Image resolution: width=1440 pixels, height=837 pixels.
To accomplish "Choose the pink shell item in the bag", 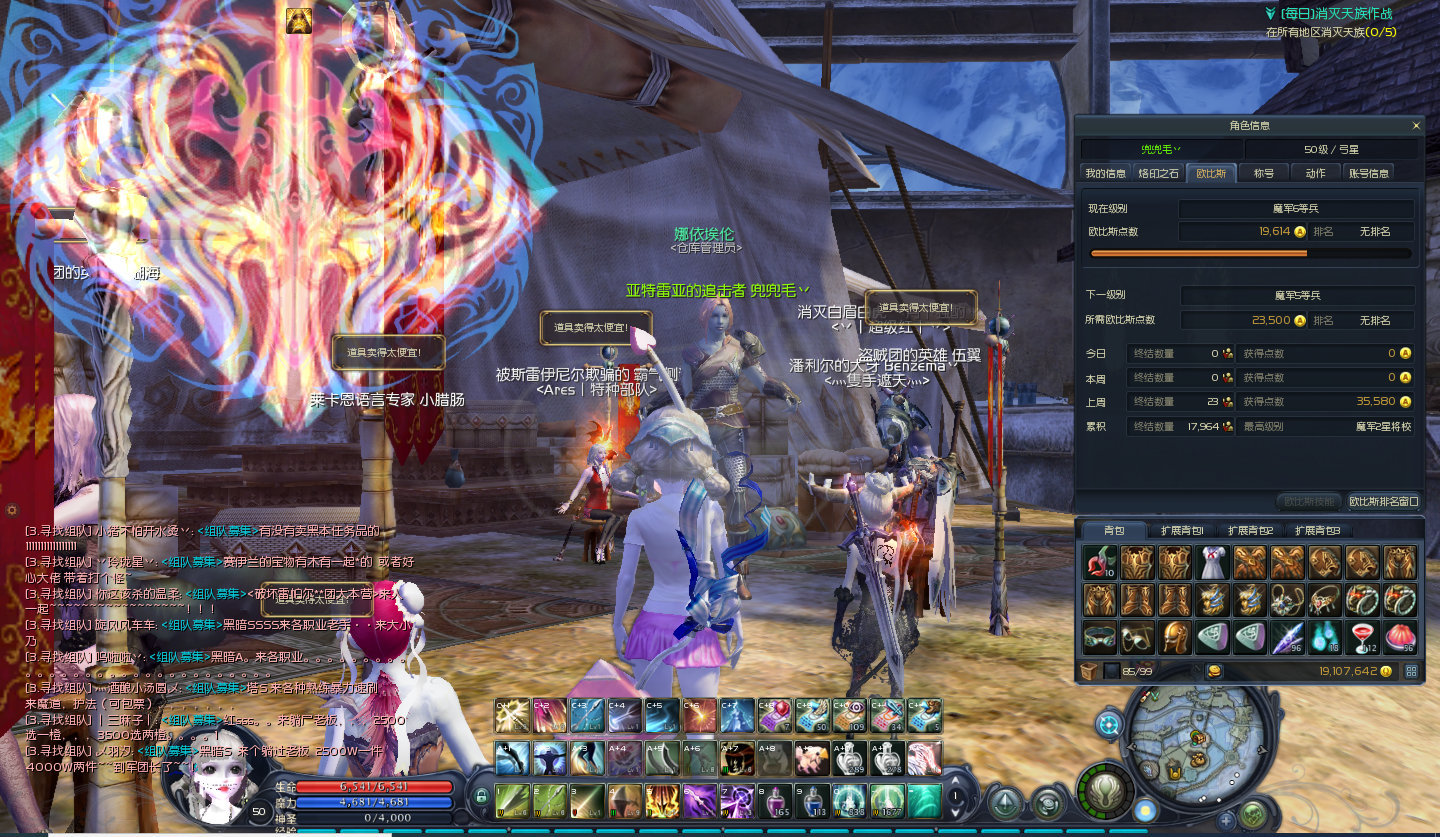I will (1399, 637).
